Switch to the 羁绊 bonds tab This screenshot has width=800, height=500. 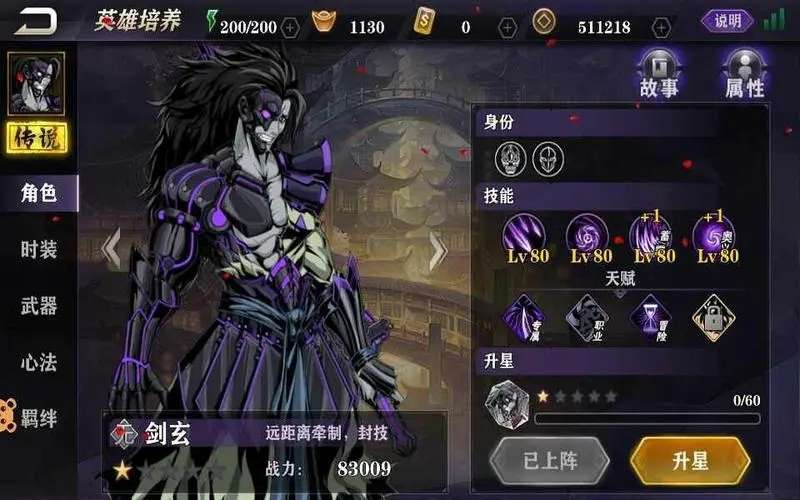pos(39,418)
